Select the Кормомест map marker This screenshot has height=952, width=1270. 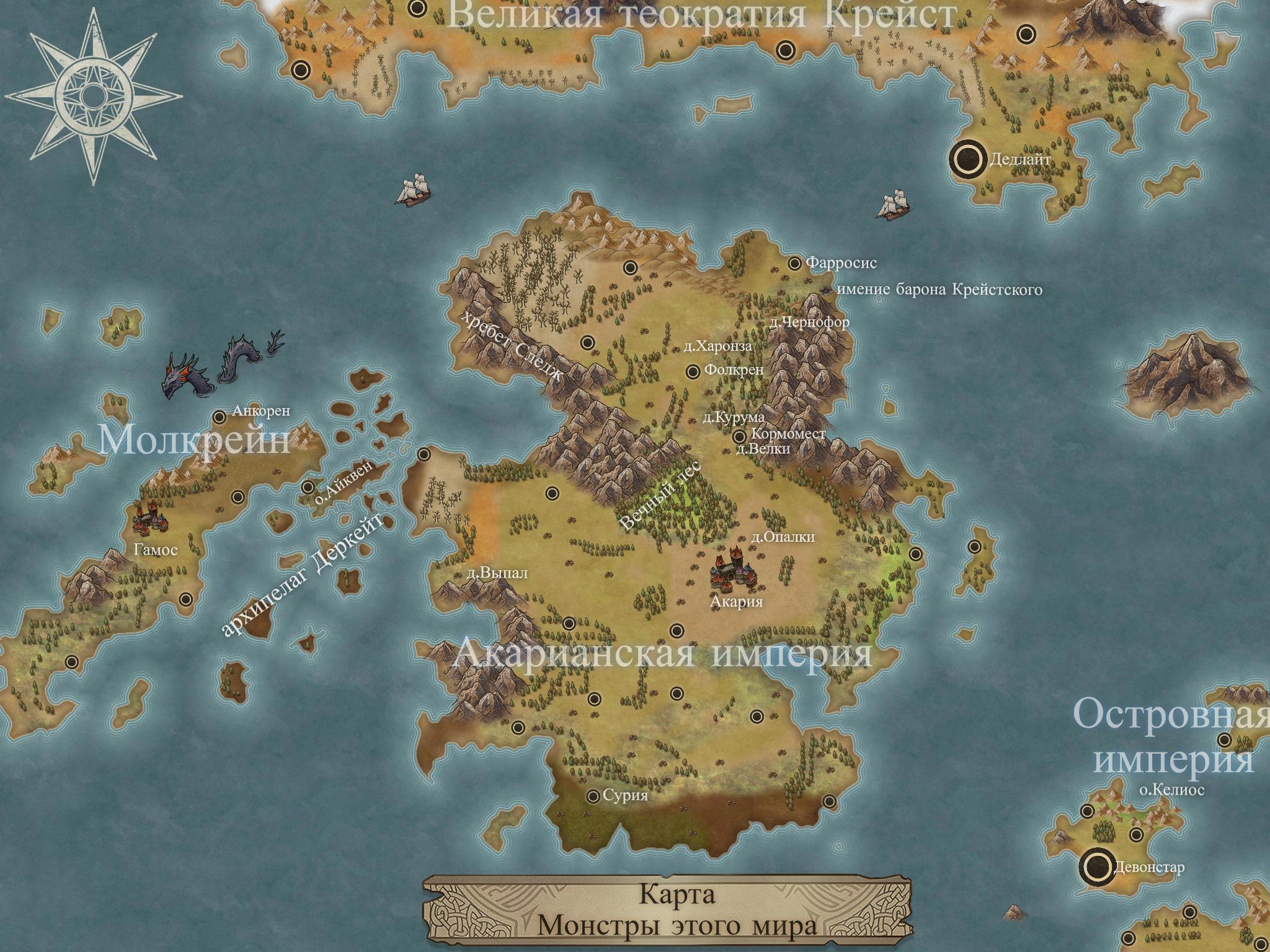click(x=739, y=437)
